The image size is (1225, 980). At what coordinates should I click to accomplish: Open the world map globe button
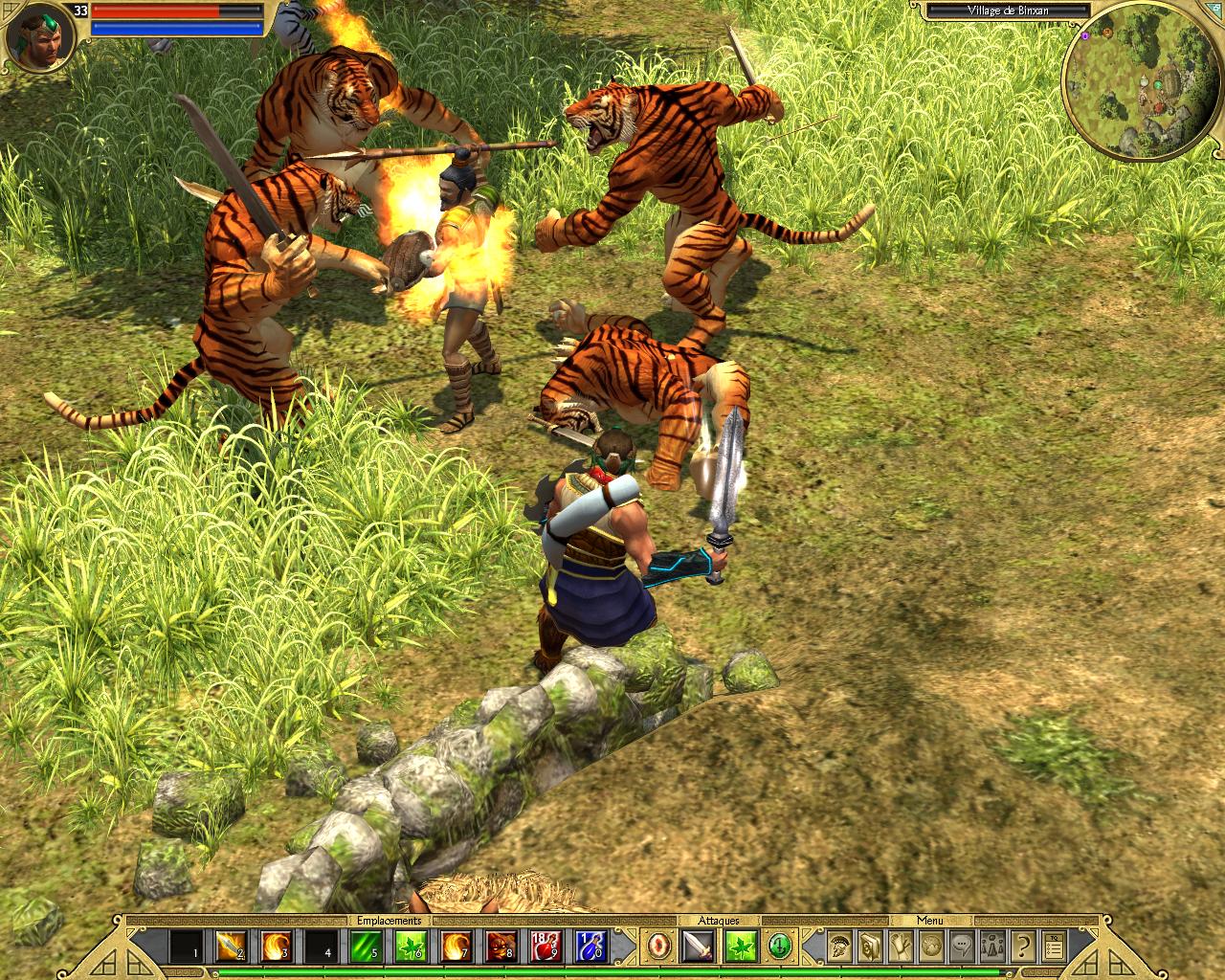pyautogui.click(x=931, y=946)
